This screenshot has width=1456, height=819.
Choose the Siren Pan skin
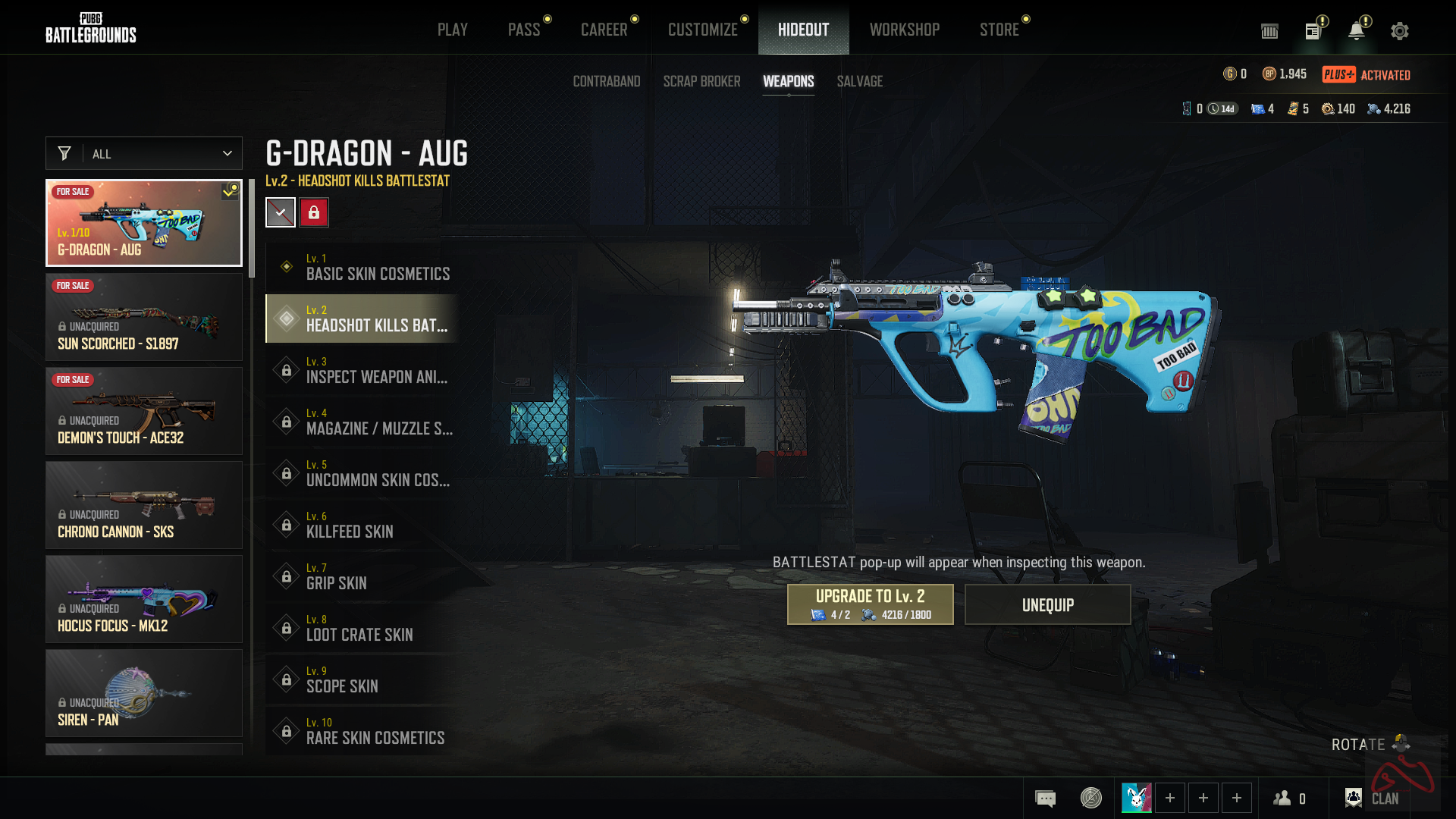click(x=144, y=693)
